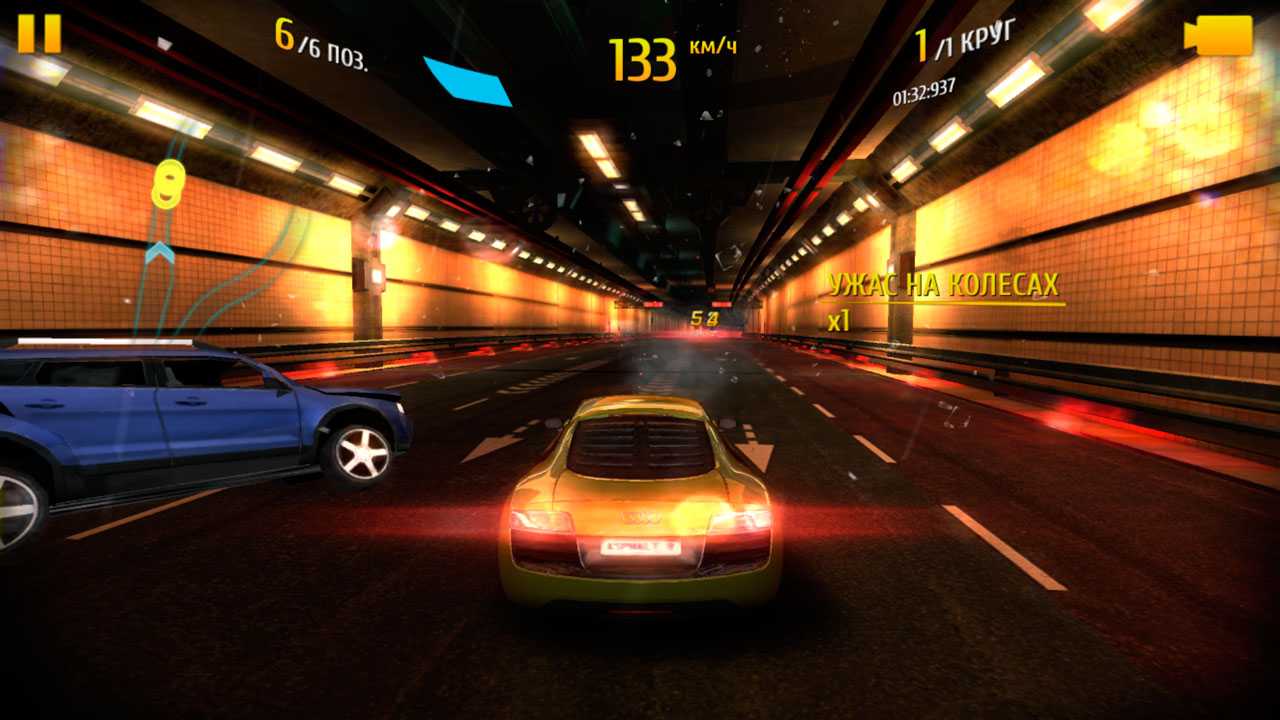This screenshot has height=720, width=1280.
Task: Pause the race
Action: tap(39, 33)
